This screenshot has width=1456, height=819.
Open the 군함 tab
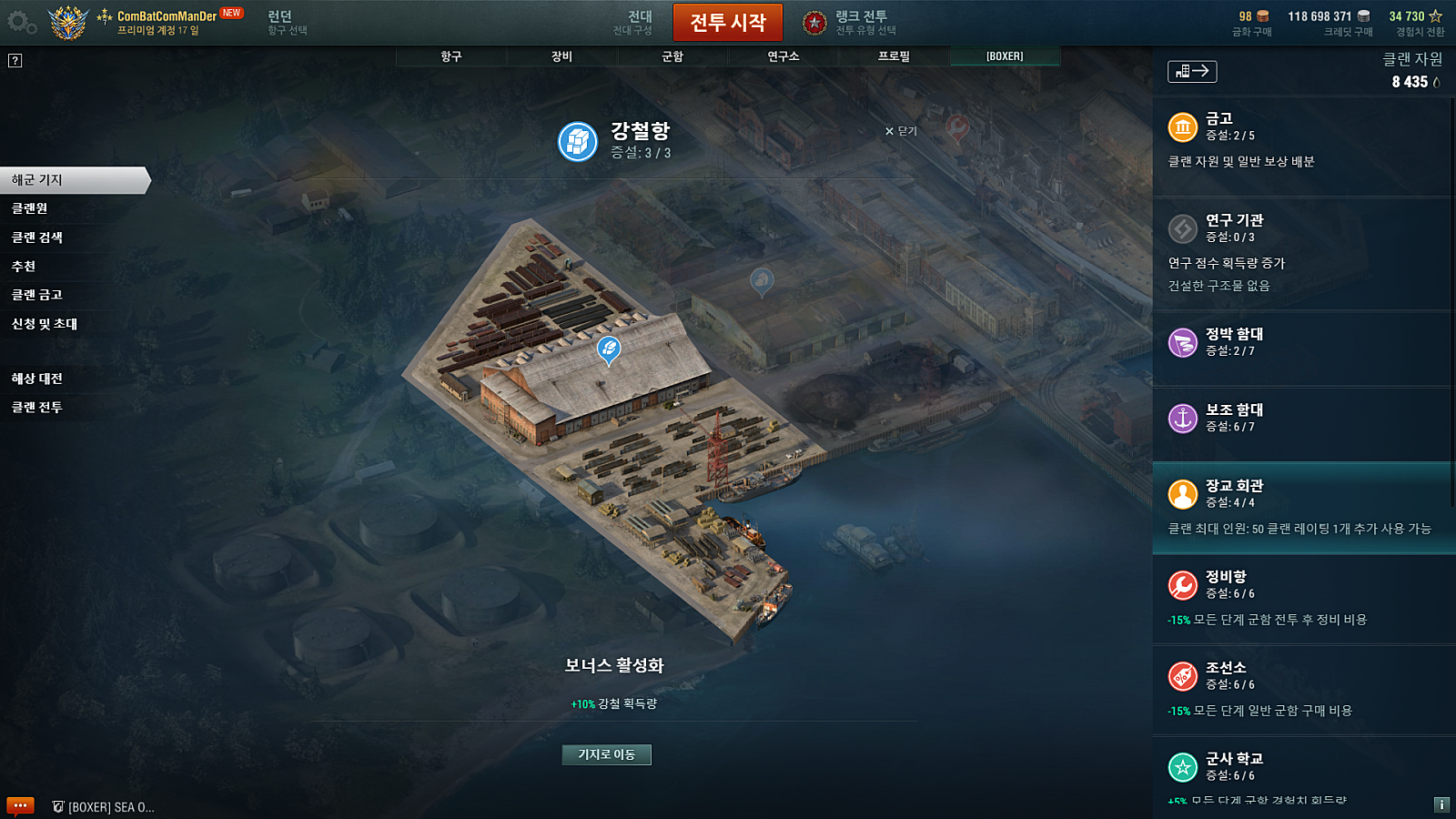coord(672,56)
